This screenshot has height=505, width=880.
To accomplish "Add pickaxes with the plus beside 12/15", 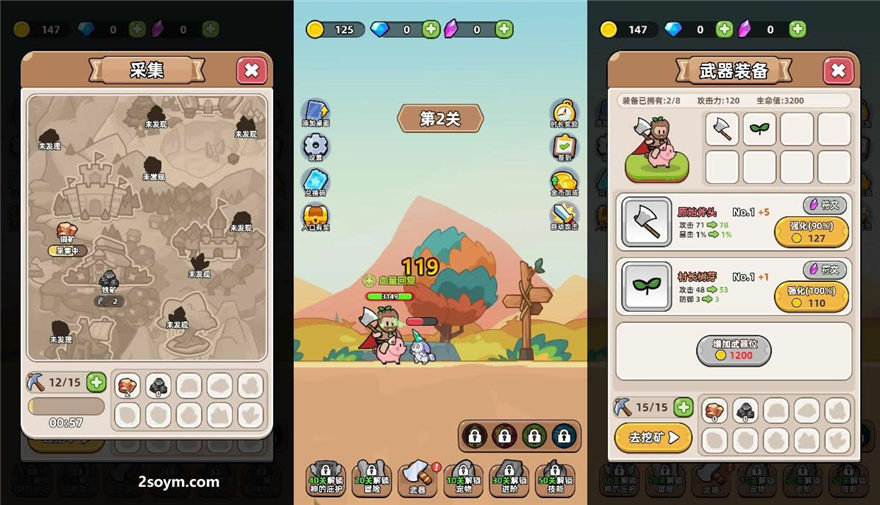I will tap(96, 381).
